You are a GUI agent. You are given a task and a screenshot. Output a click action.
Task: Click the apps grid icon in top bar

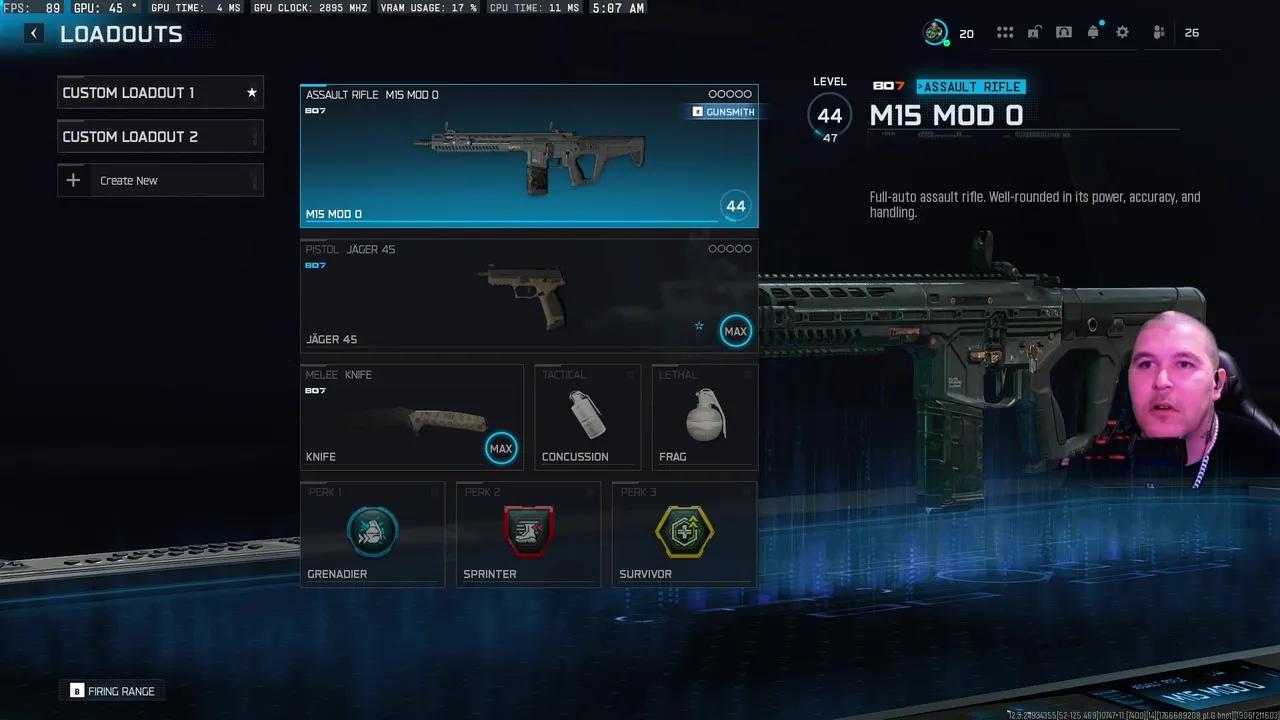[1005, 32]
